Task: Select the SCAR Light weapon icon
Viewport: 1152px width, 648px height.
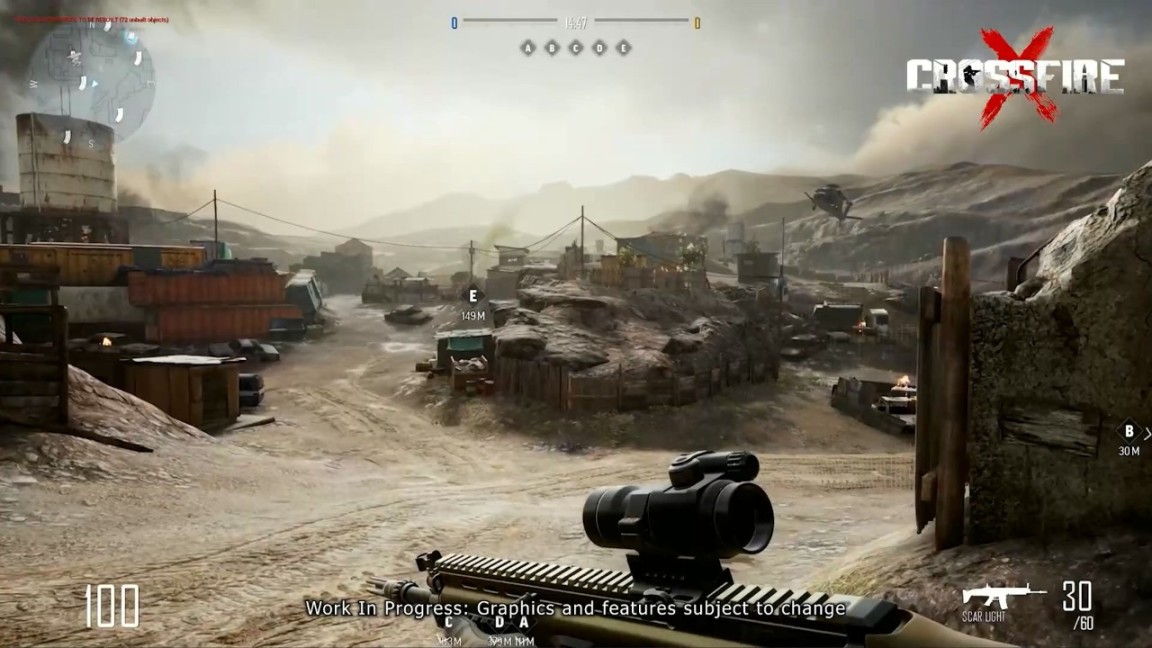Action: click(x=1003, y=596)
